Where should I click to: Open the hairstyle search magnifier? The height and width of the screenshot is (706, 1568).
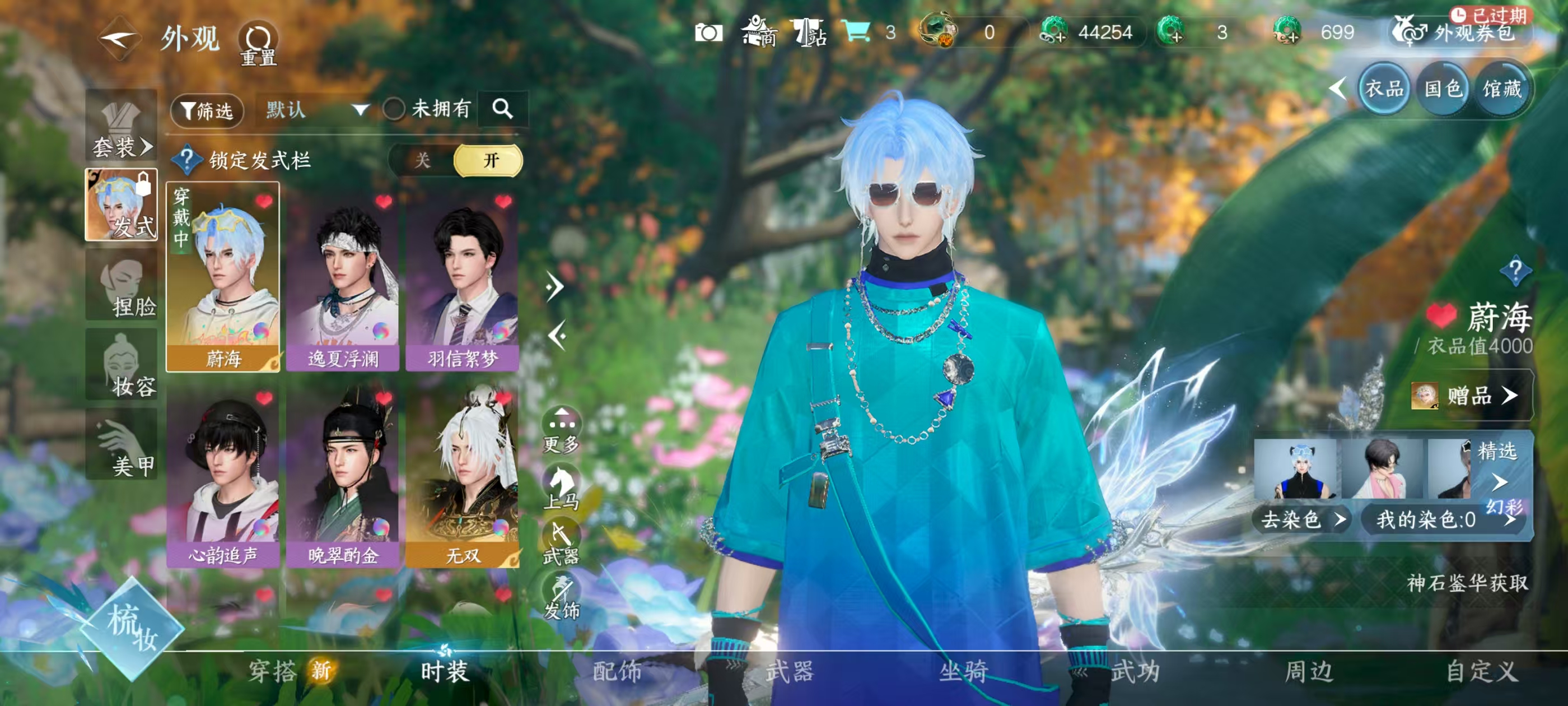point(502,109)
